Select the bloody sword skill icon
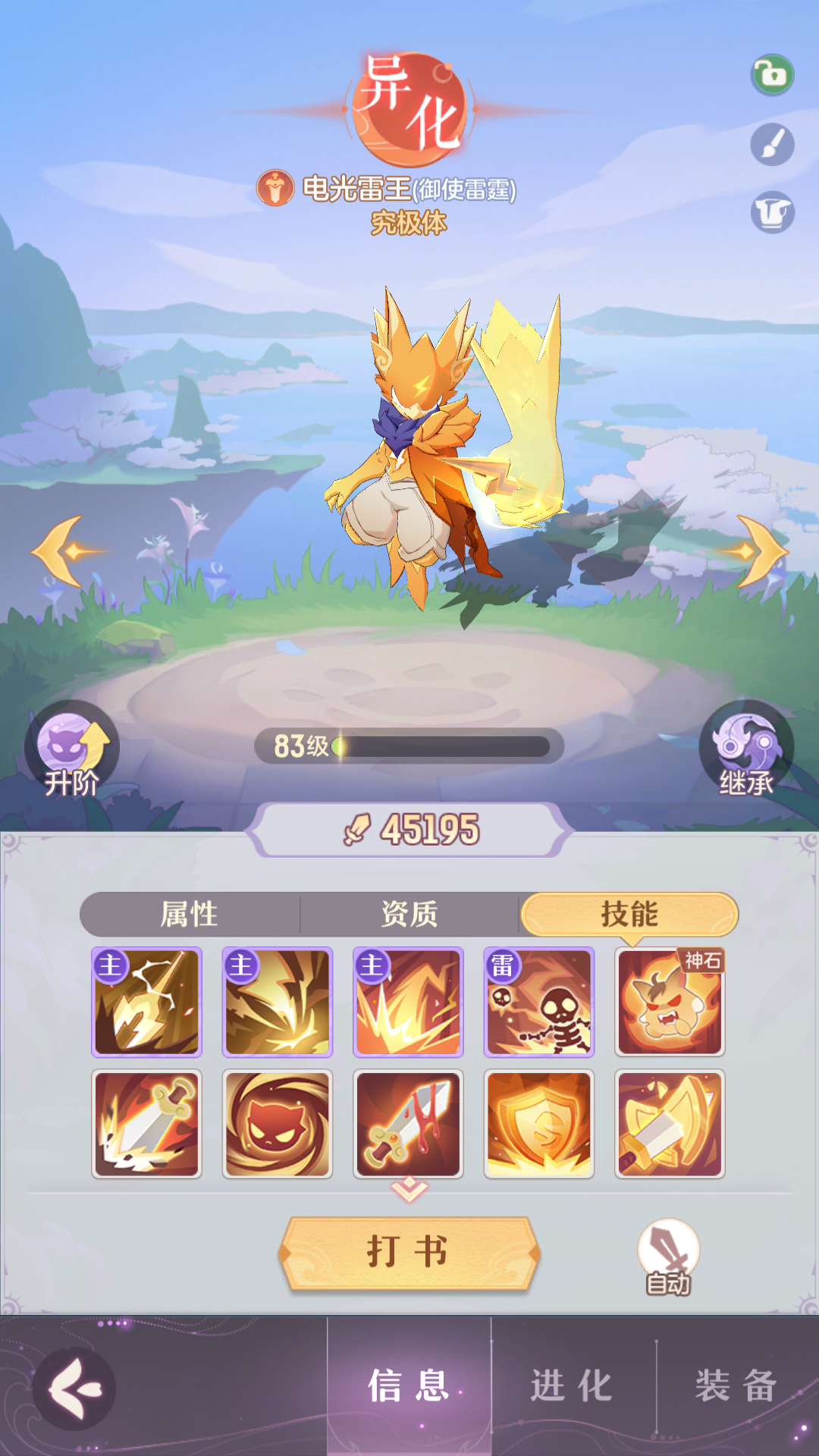819x1456 pixels. coord(408,1124)
